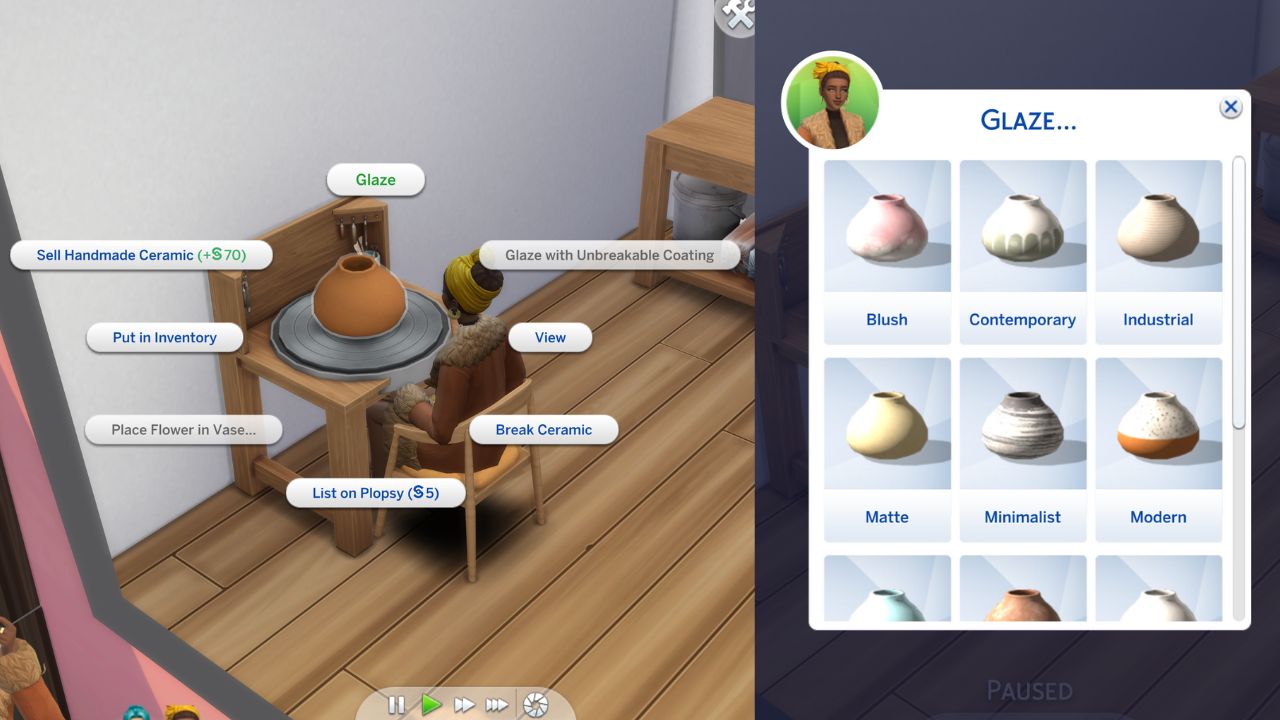Open the Sim's portrait on the Glaze panel
Viewport: 1280px width, 720px height.
[x=832, y=100]
